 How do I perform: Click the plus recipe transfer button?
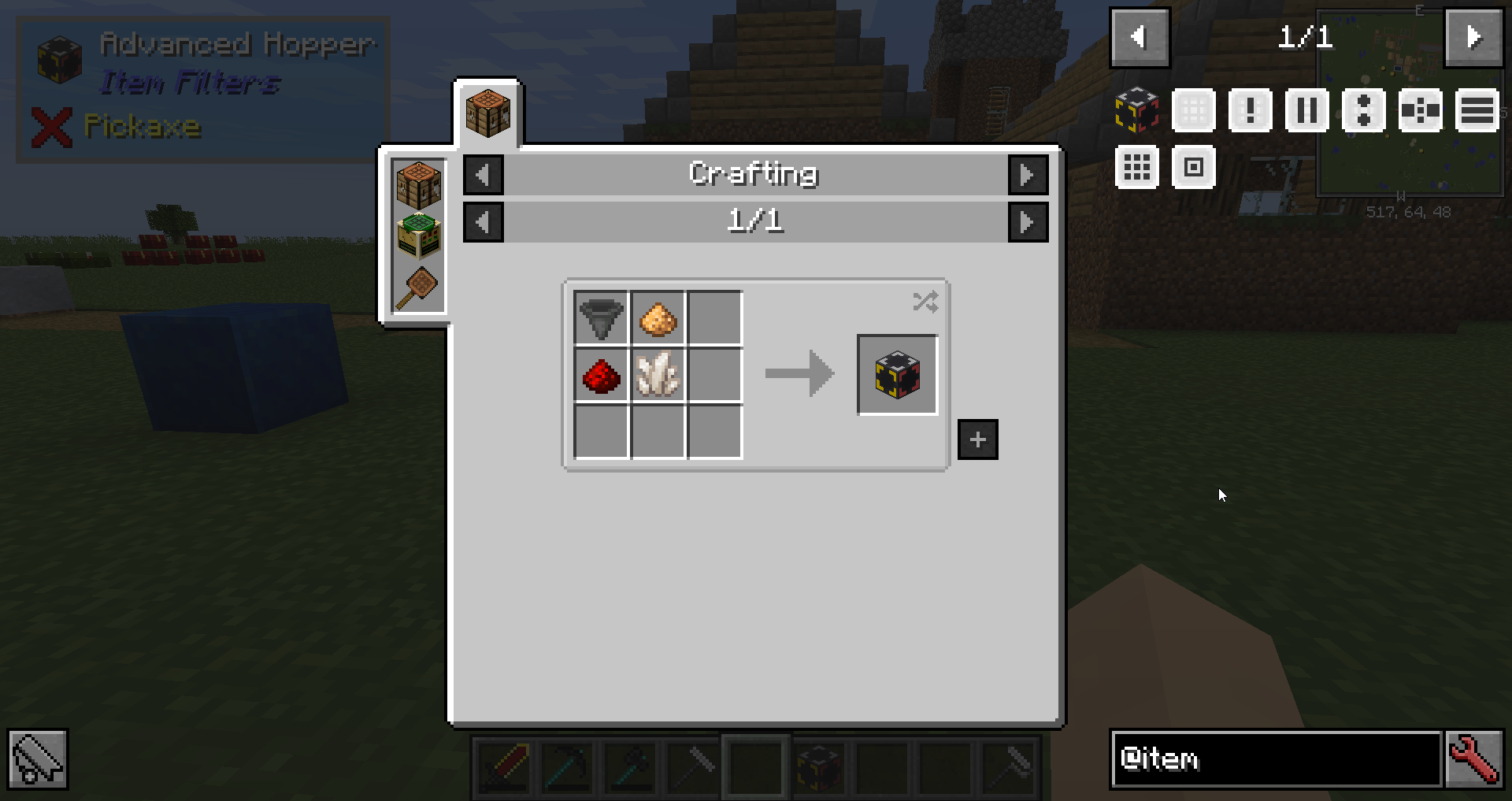[977, 439]
